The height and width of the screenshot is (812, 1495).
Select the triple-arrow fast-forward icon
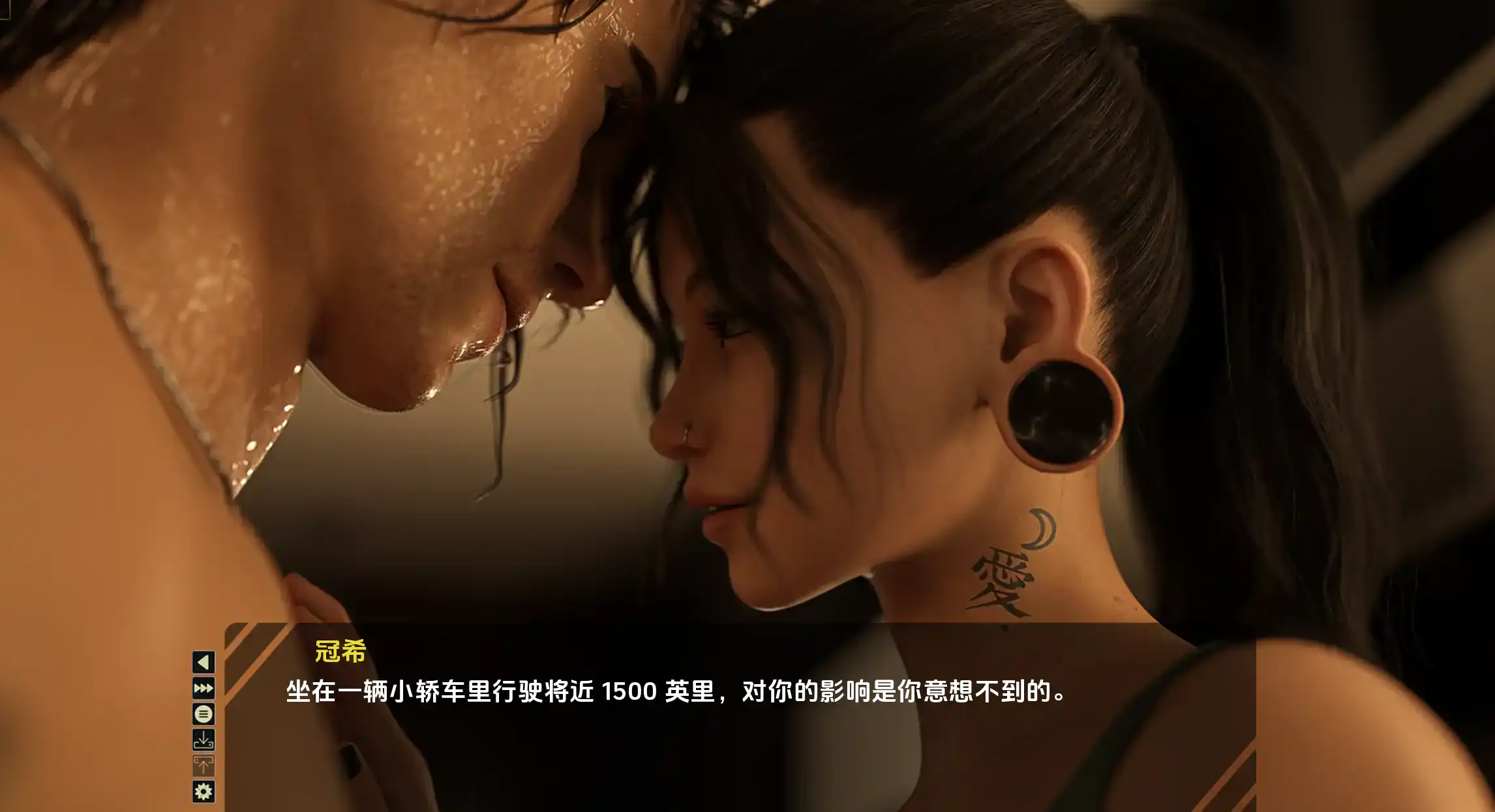(x=203, y=688)
